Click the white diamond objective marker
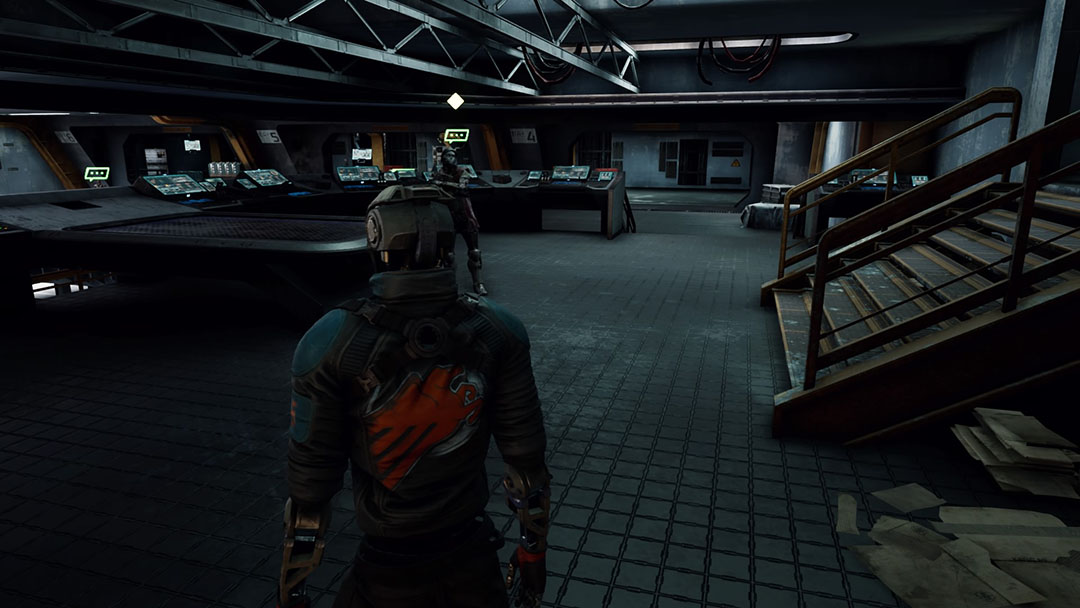This screenshot has width=1080, height=608. [x=455, y=101]
